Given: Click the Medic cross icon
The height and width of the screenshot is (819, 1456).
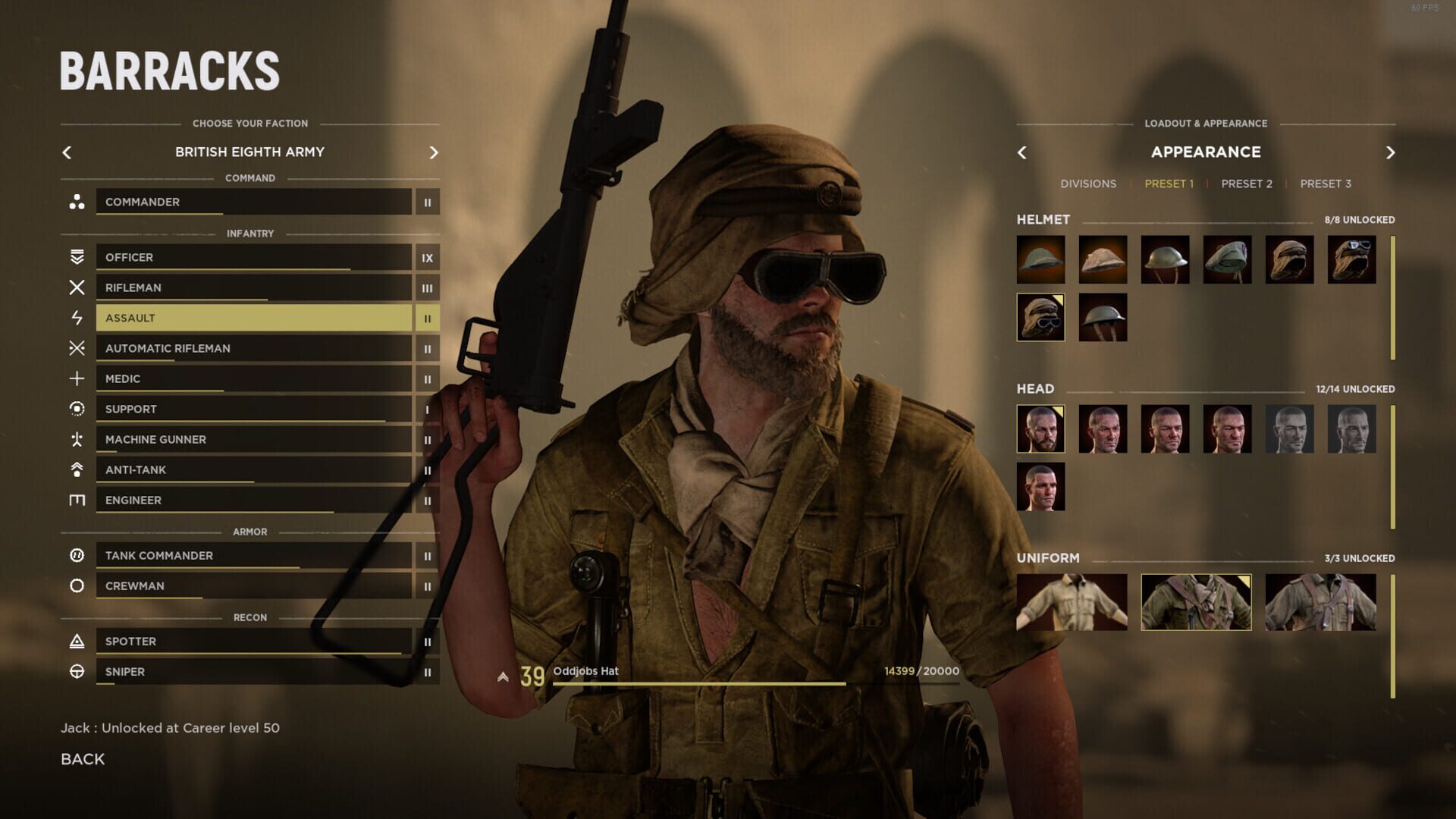Looking at the screenshot, I should click(77, 378).
